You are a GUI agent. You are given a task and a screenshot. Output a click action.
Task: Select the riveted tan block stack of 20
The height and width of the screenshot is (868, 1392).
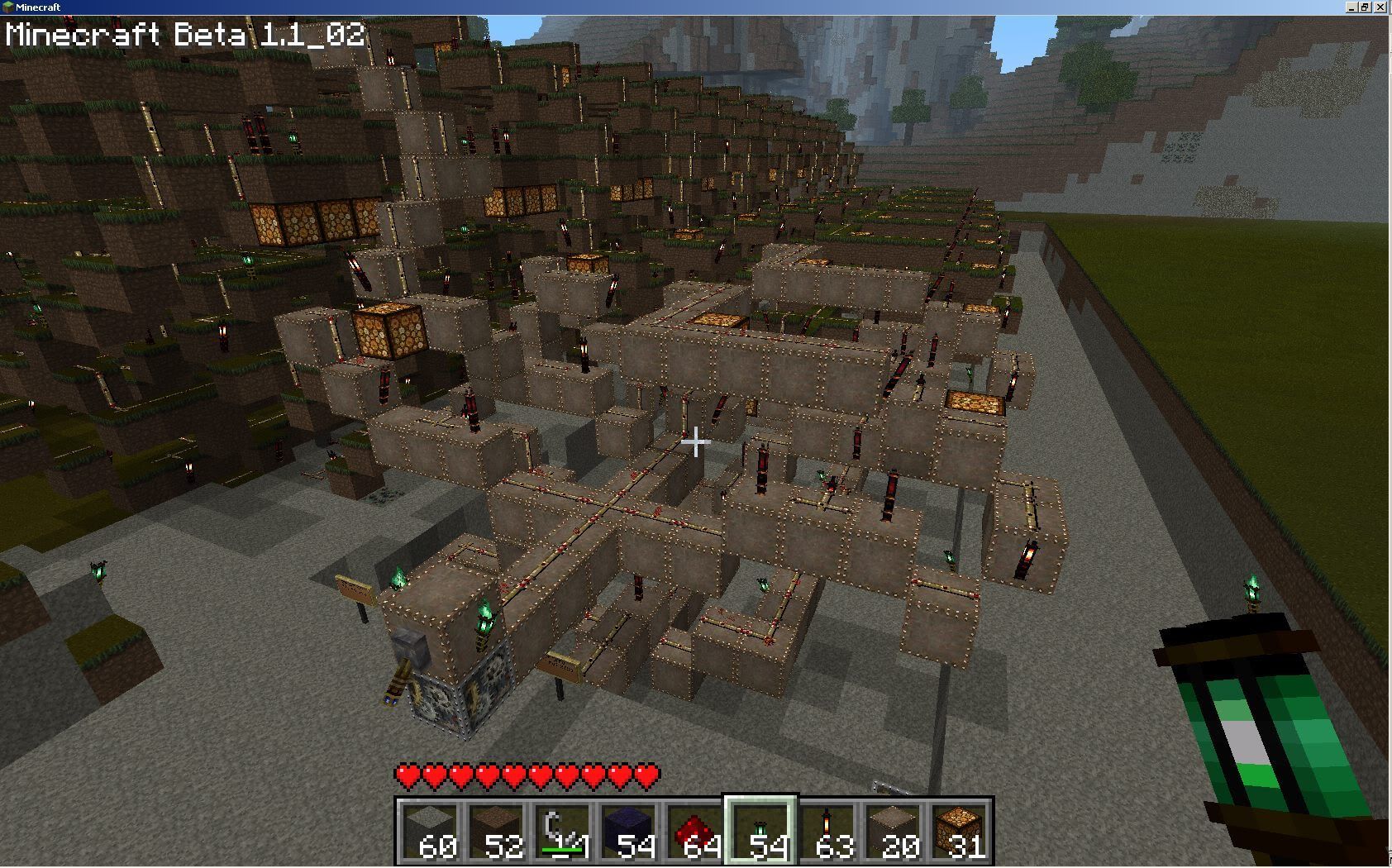coord(894,831)
